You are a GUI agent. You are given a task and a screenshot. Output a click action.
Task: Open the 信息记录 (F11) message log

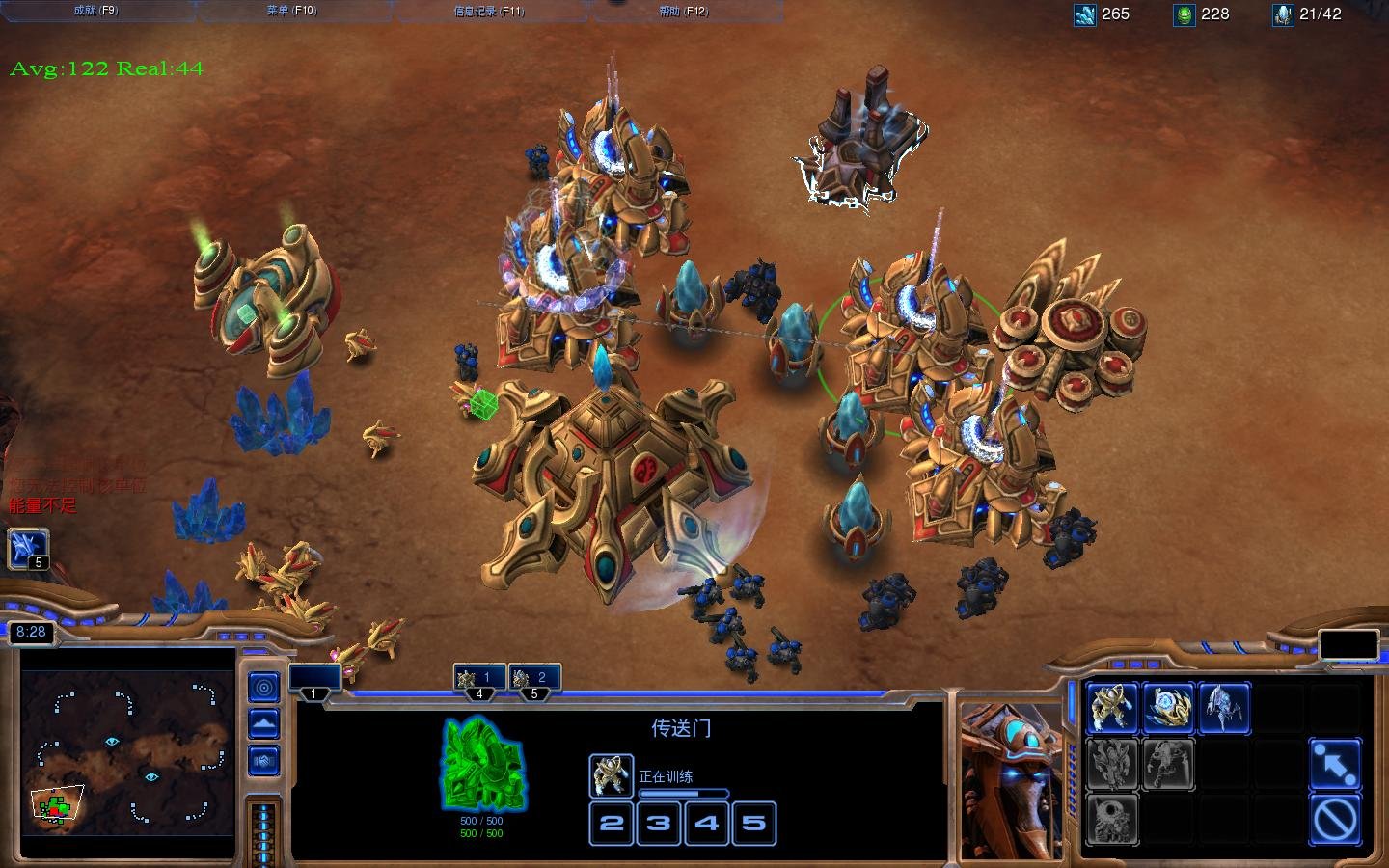pos(488,11)
